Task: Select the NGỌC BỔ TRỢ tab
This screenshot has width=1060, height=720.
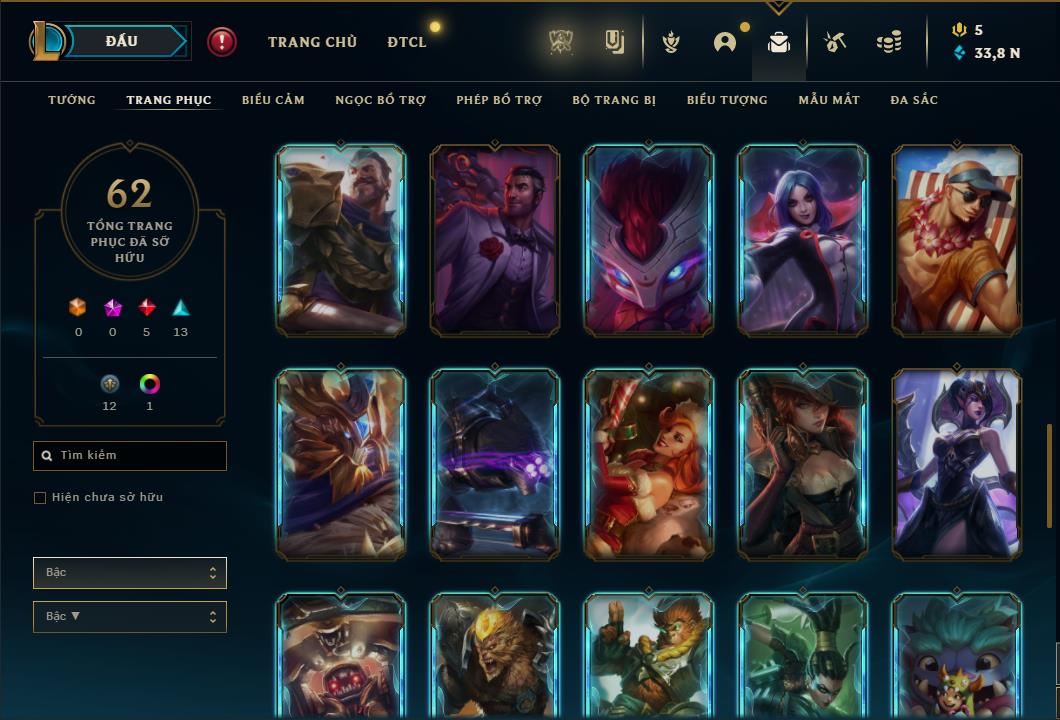Action: [x=380, y=100]
